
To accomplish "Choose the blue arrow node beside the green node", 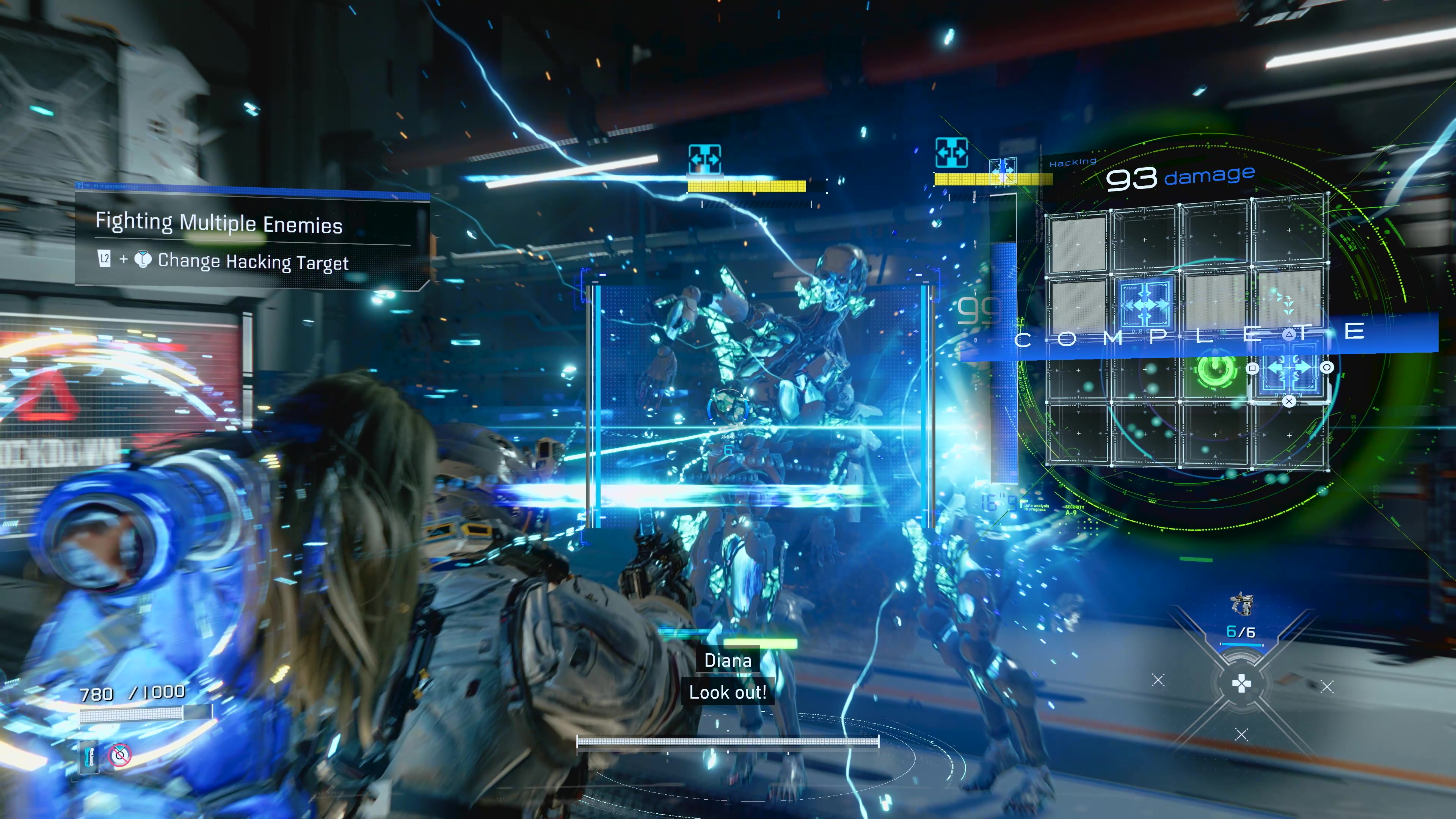I will click(x=1289, y=369).
